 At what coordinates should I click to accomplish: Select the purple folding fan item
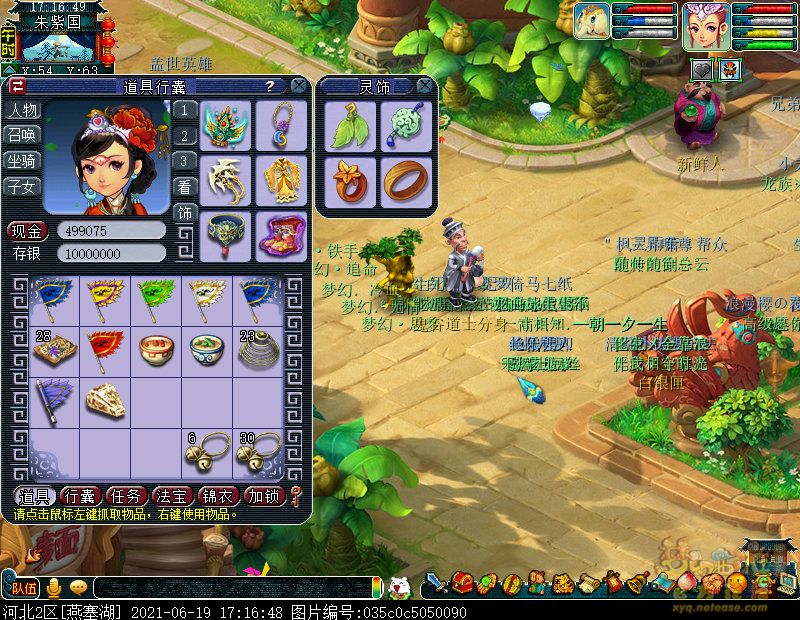[x=50, y=400]
